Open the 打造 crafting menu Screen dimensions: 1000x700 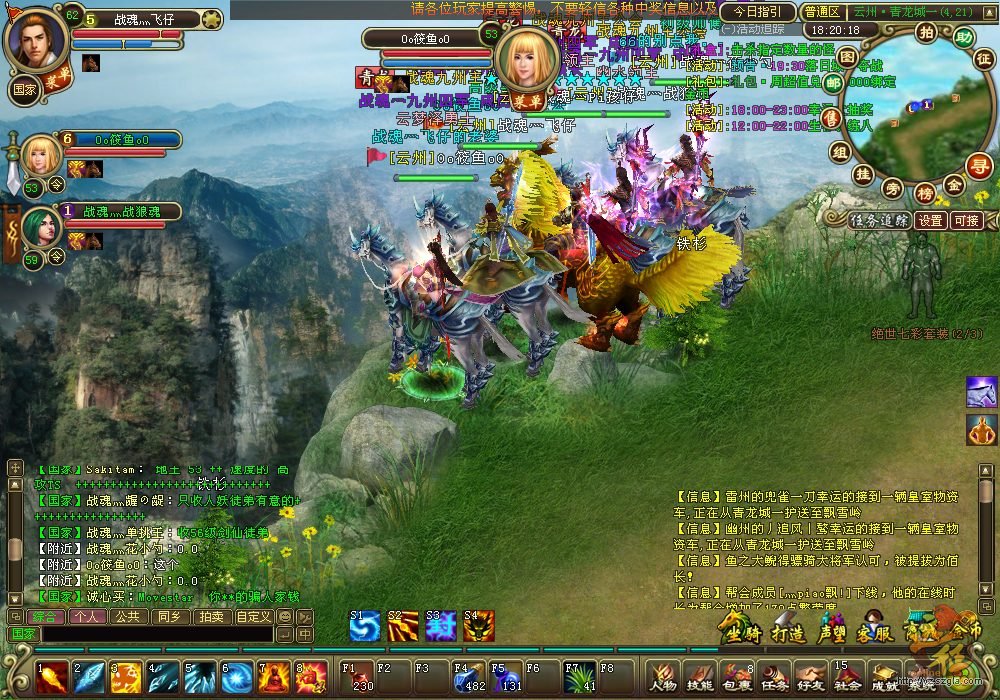click(788, 631)
